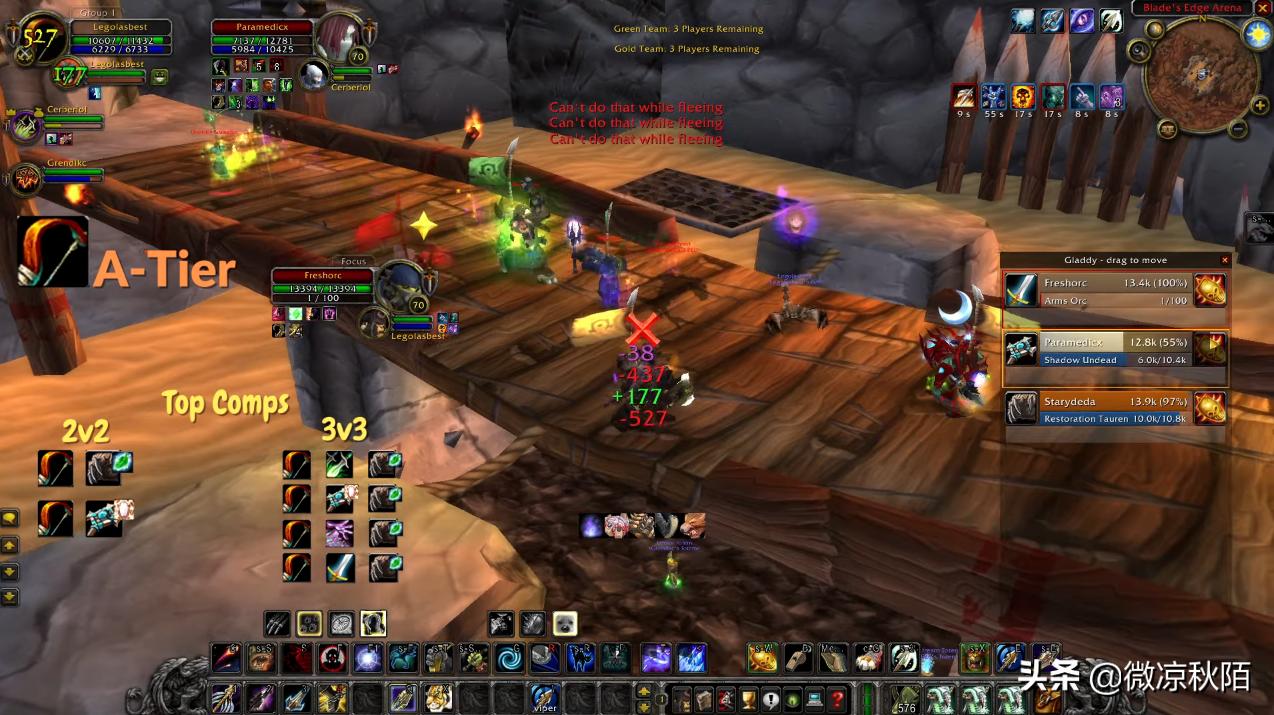The image size is (1274, 715).
Task: Open the sun time-of-day indicator
Action: click(1256, 35)
